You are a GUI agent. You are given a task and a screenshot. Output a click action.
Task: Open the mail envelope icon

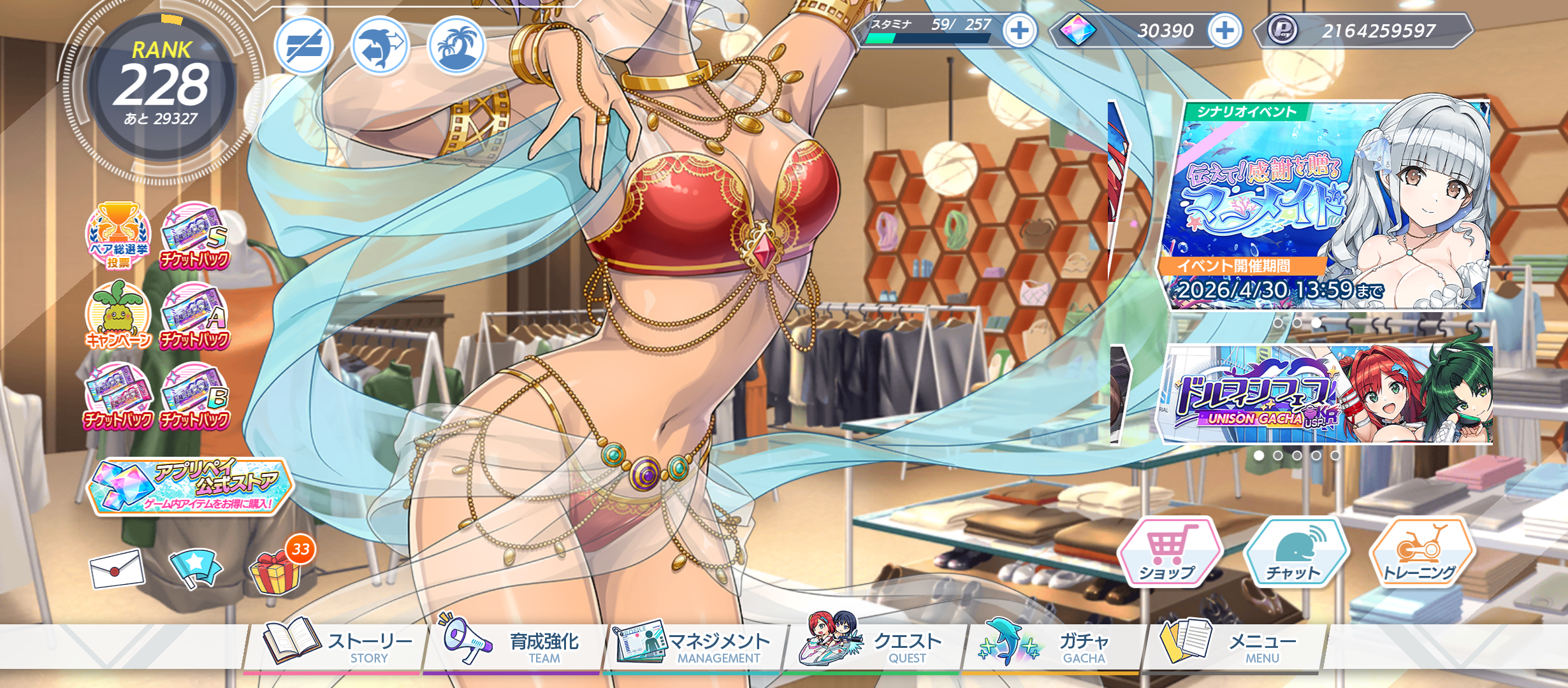117,568
